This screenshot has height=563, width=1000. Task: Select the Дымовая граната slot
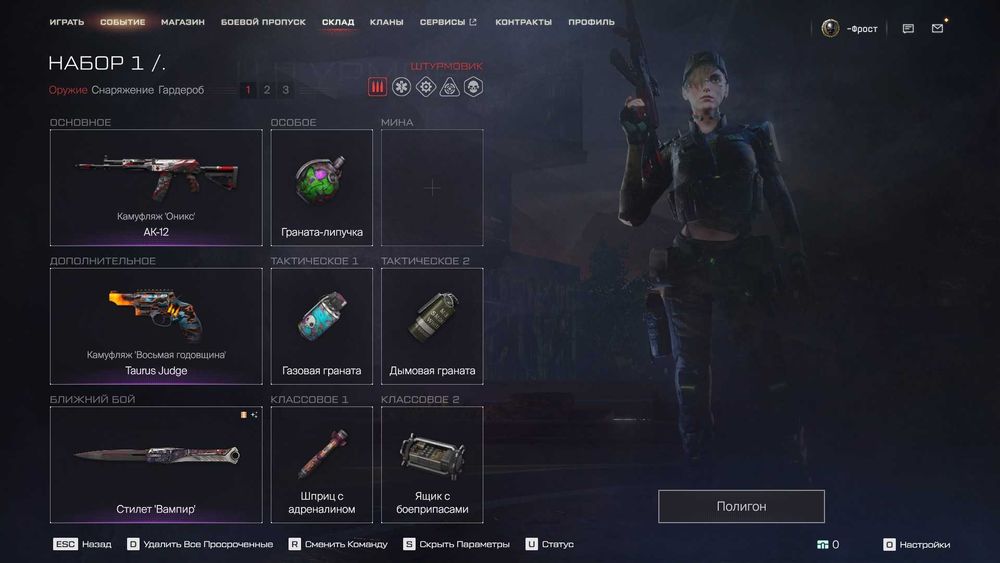tap(432, 326)
